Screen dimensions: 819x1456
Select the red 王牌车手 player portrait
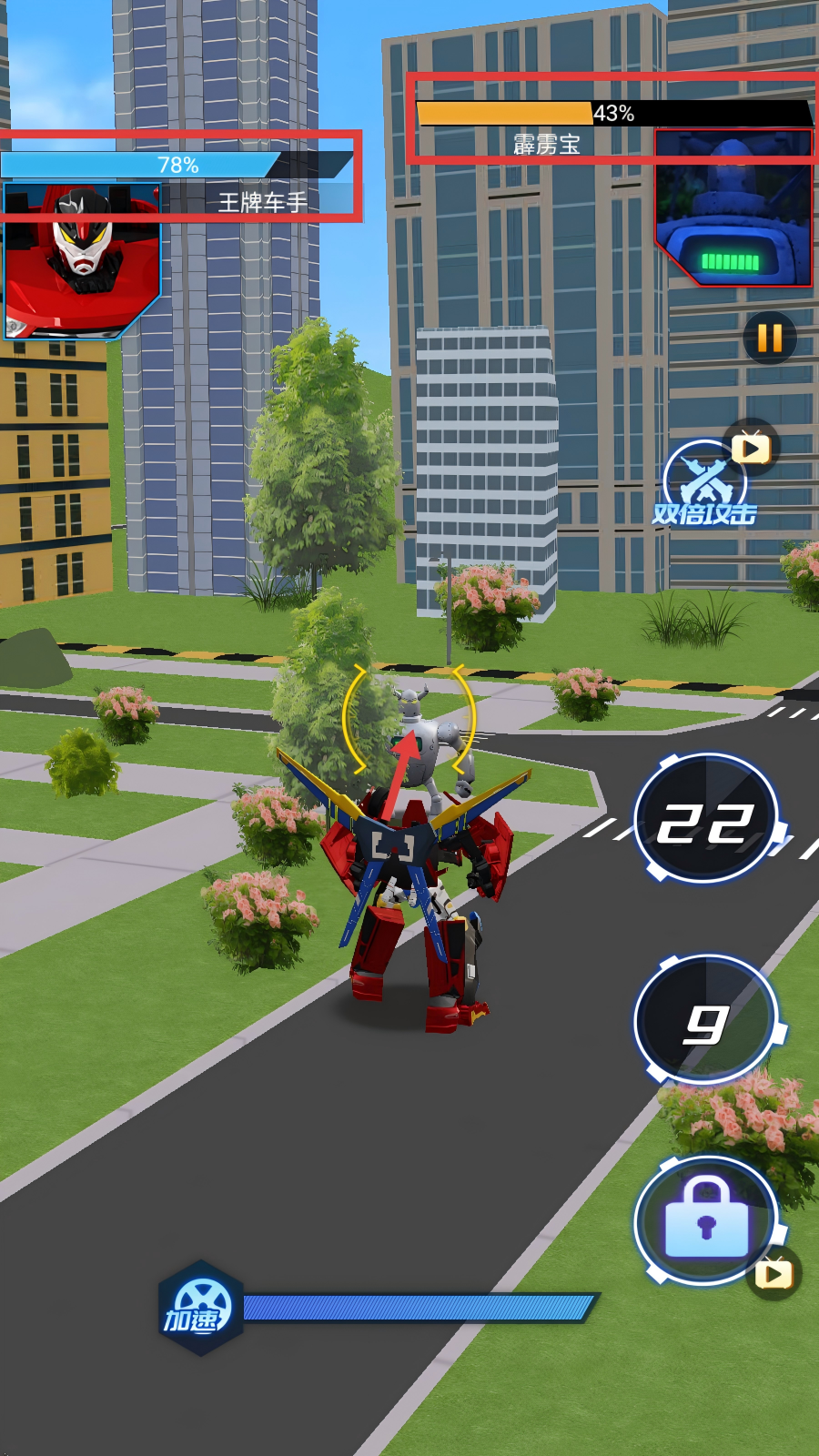[82, 260]
